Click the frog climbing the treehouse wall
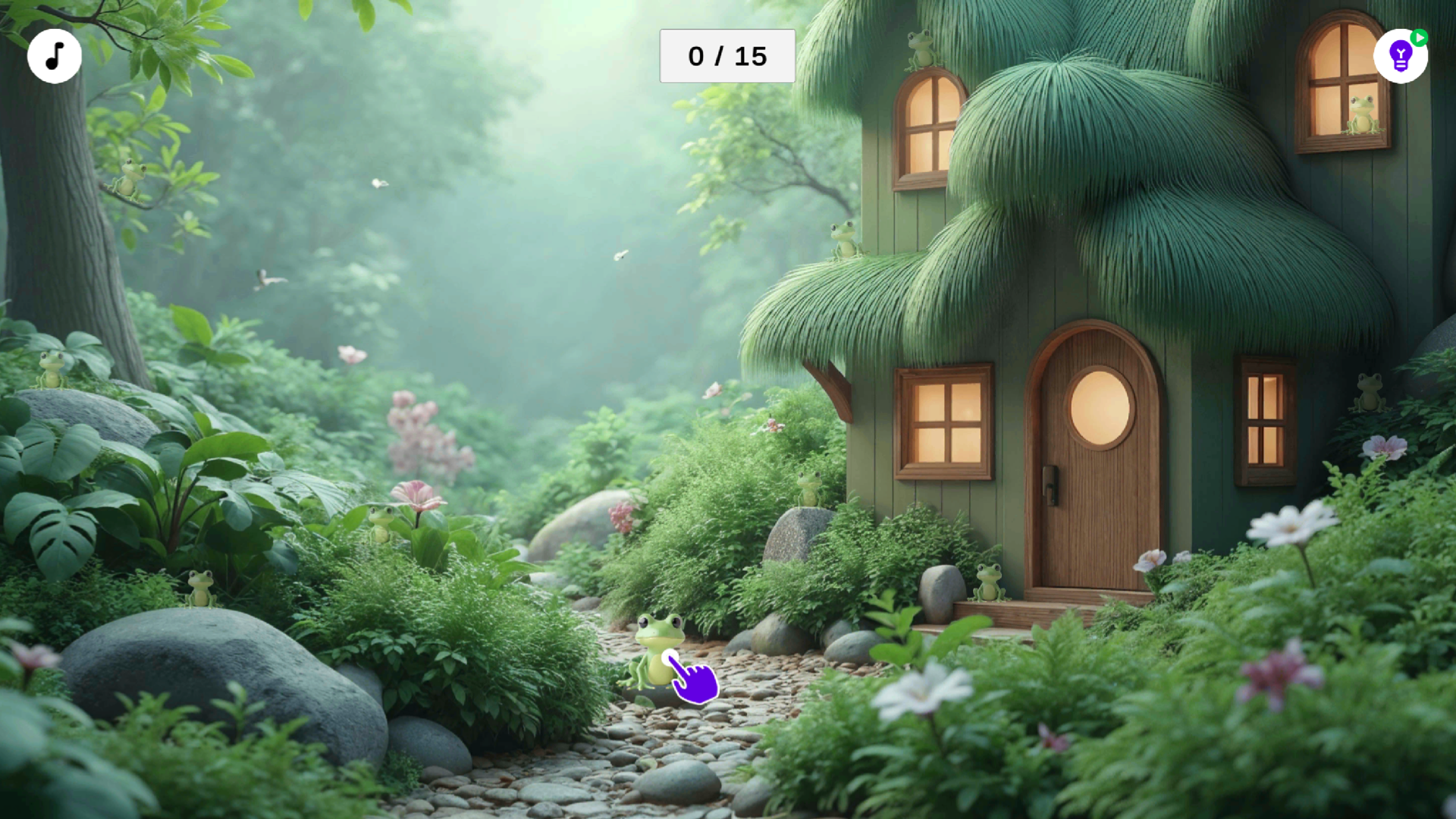 pos(844,239)
